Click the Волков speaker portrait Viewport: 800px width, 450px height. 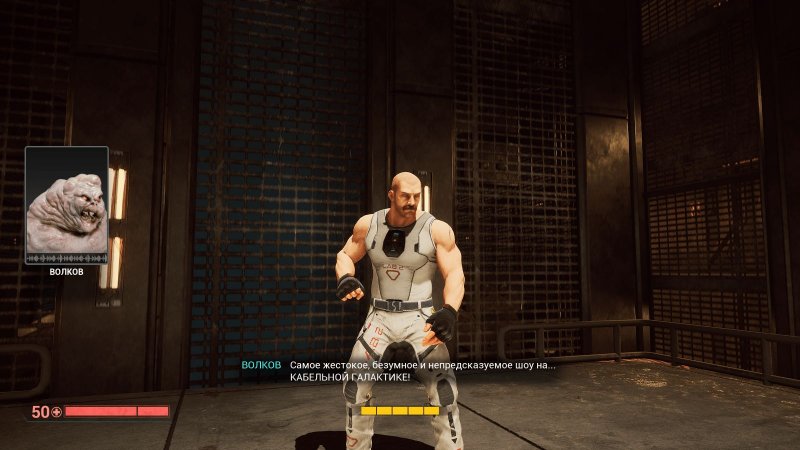[66, 205]
